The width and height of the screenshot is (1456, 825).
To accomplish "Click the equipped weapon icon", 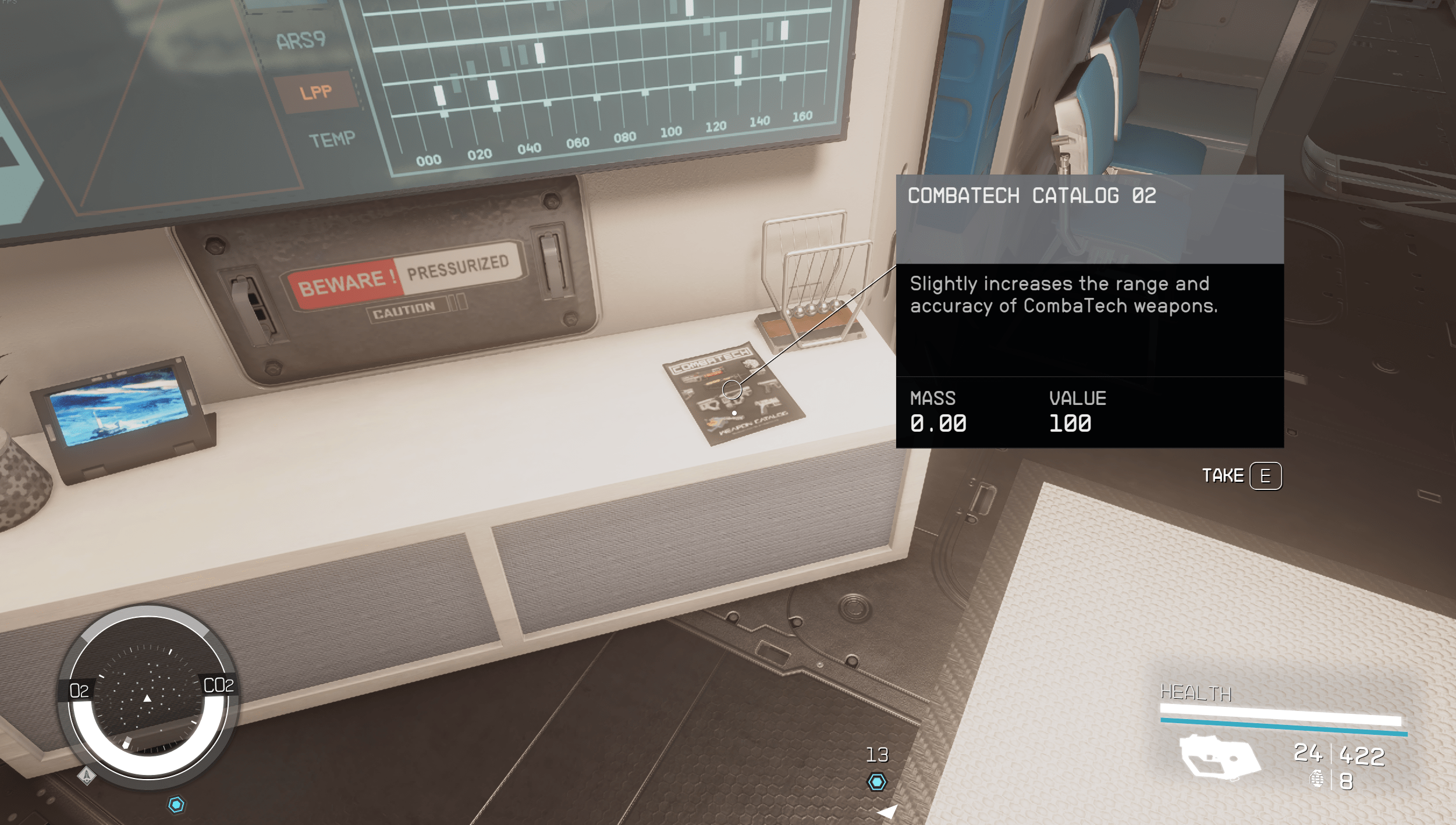I will [x=1219, y=757].
